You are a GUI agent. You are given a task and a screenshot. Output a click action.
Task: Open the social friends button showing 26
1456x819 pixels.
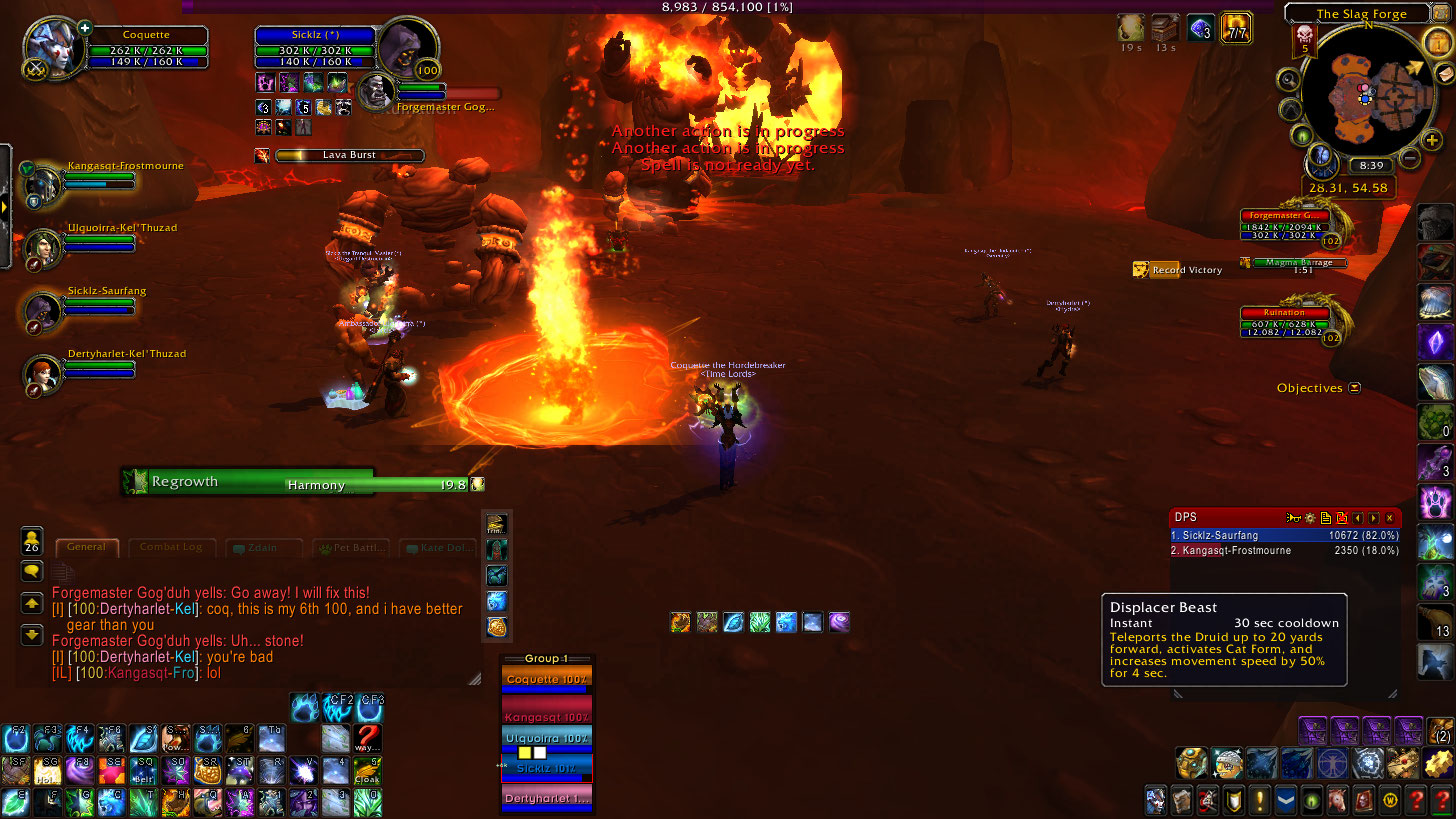31,542
